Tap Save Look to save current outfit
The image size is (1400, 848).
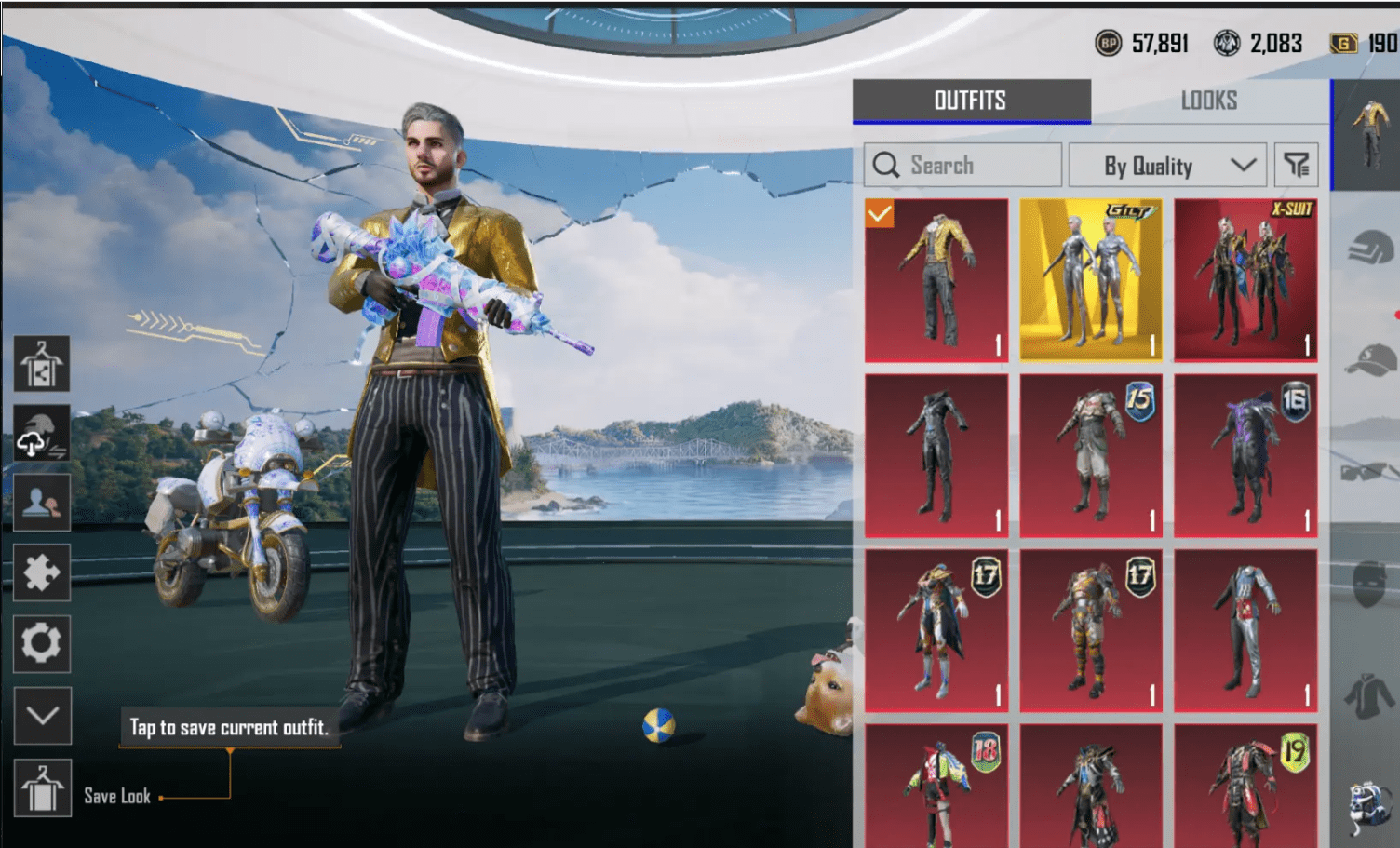(43, 787)
